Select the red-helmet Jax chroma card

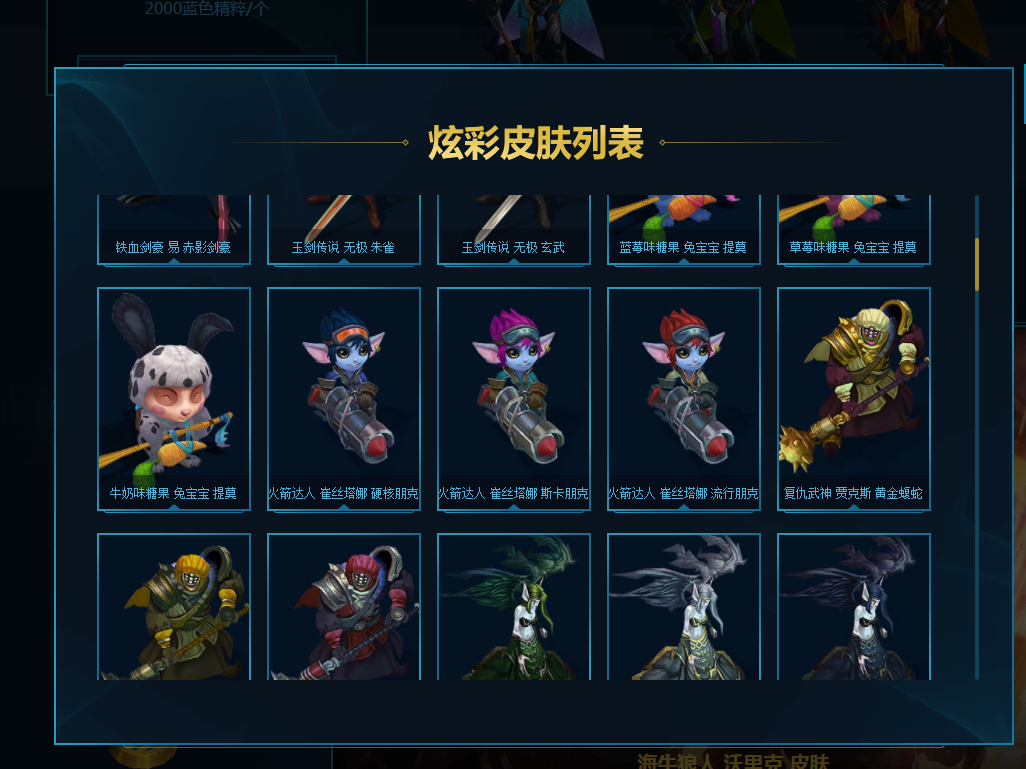343,606
